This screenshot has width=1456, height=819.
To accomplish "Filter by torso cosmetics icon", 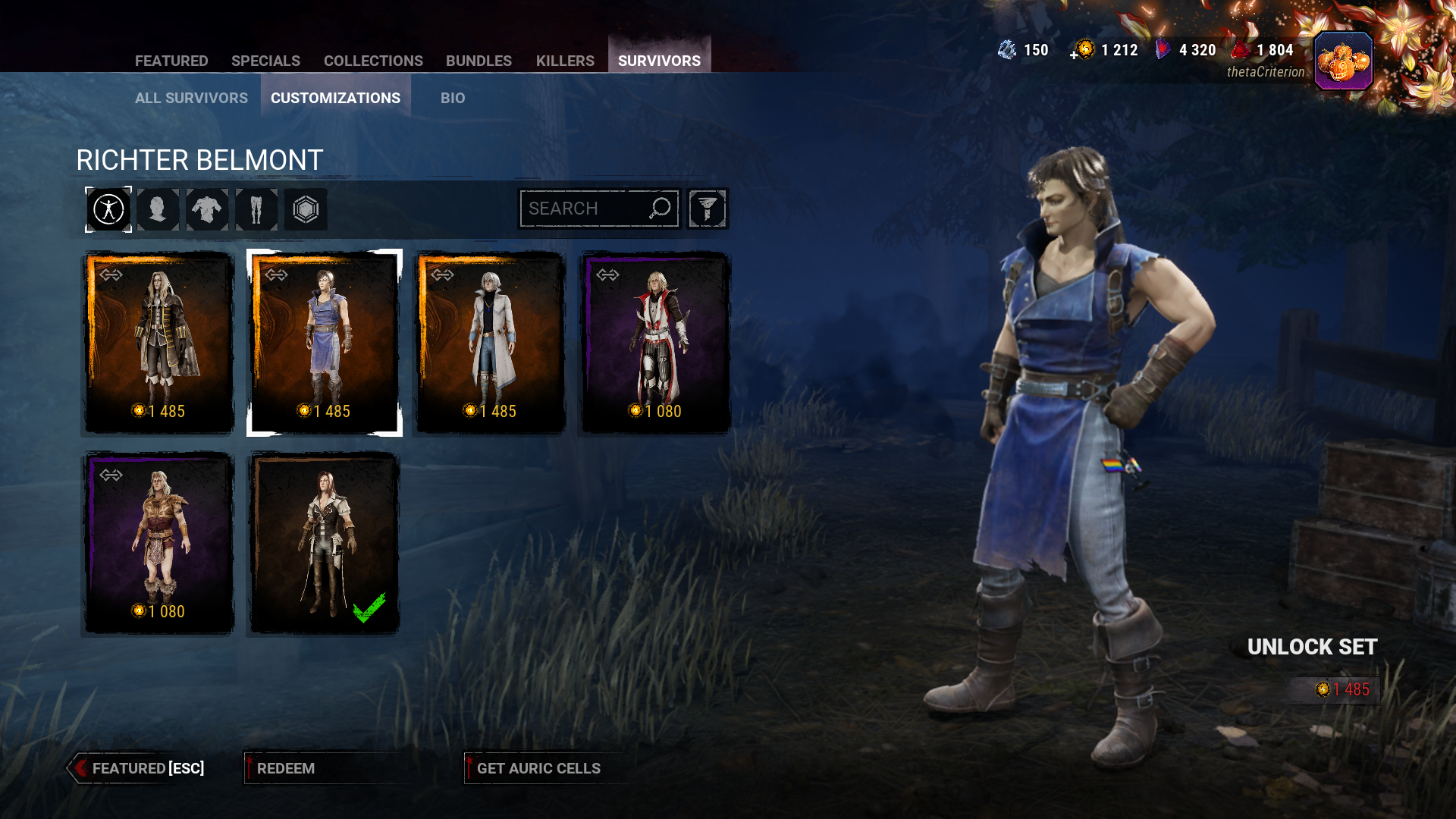I will [207, 209].
